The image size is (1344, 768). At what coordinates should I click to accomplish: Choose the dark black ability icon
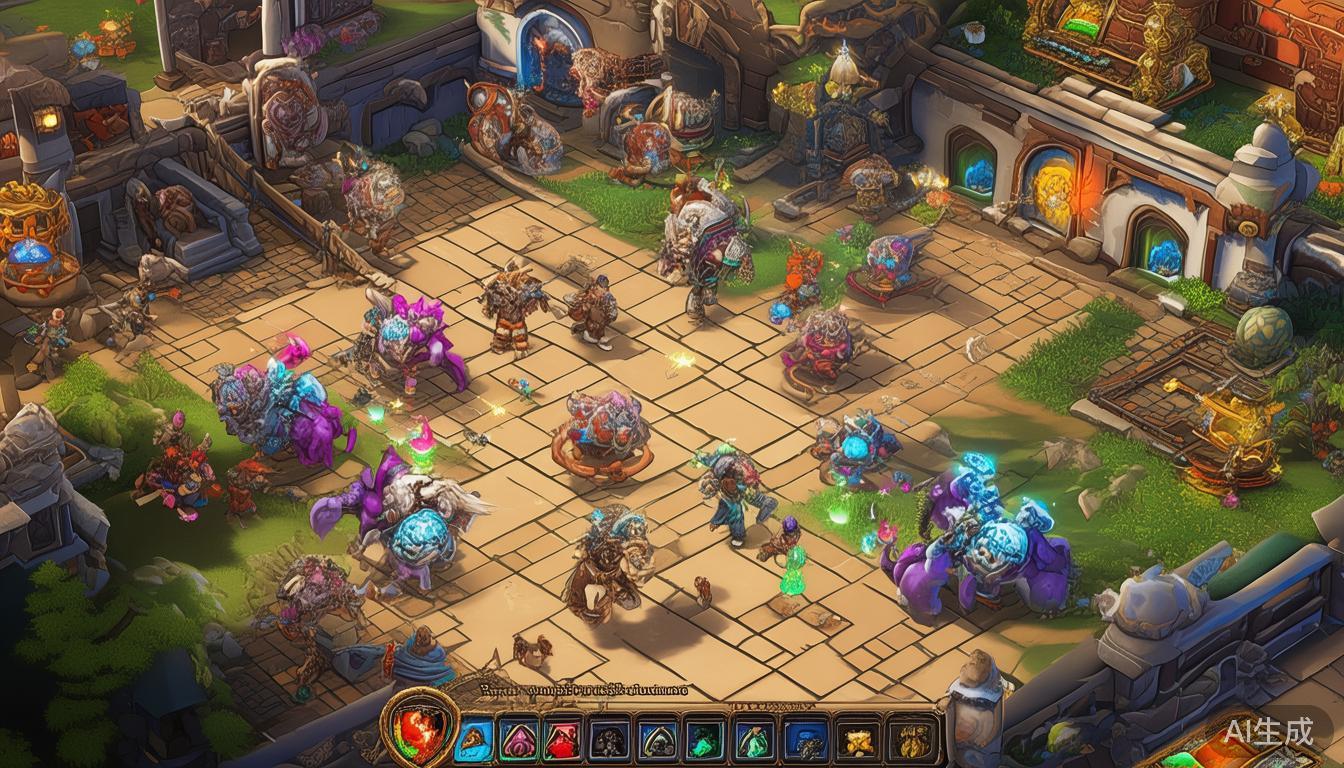coord(609,740)
